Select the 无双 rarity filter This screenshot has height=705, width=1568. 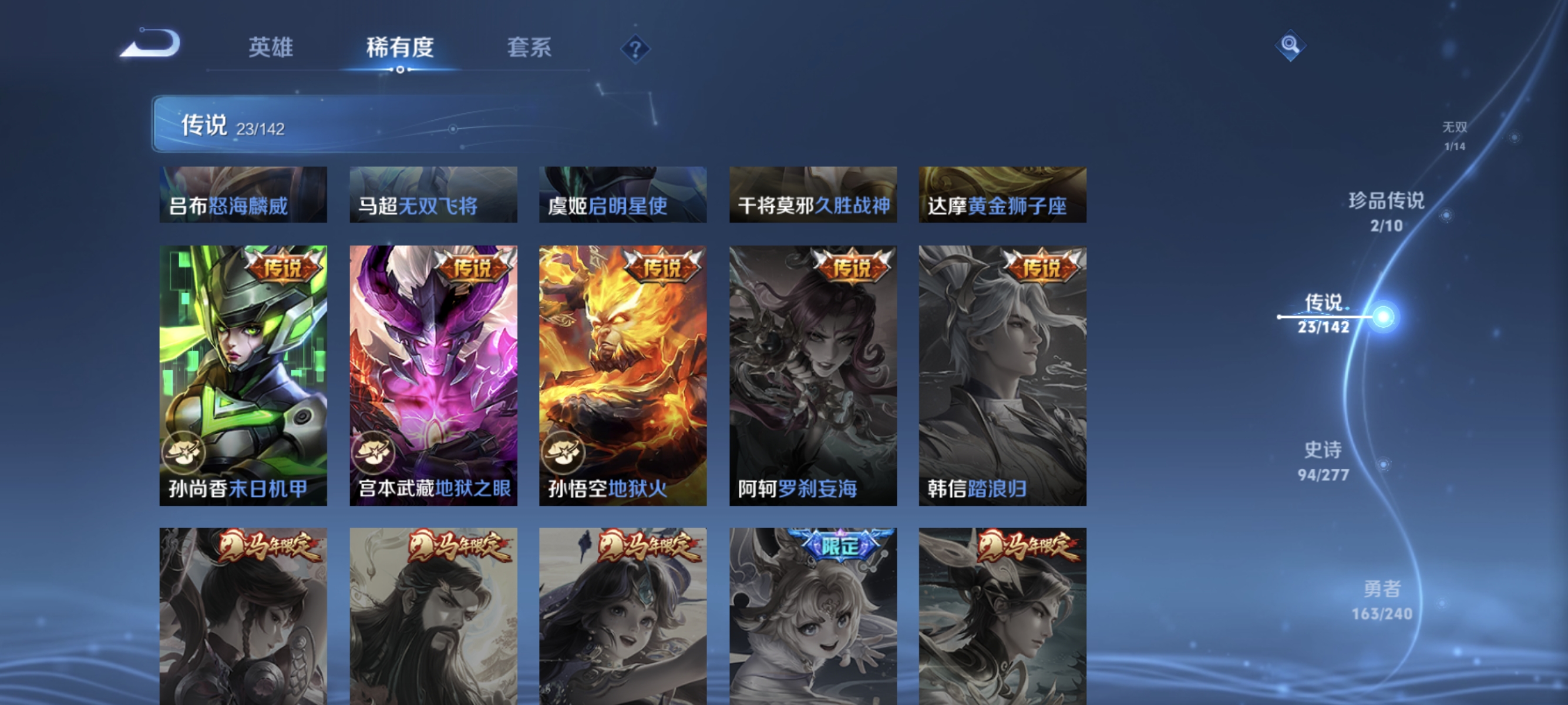(x=1453, y=135)
